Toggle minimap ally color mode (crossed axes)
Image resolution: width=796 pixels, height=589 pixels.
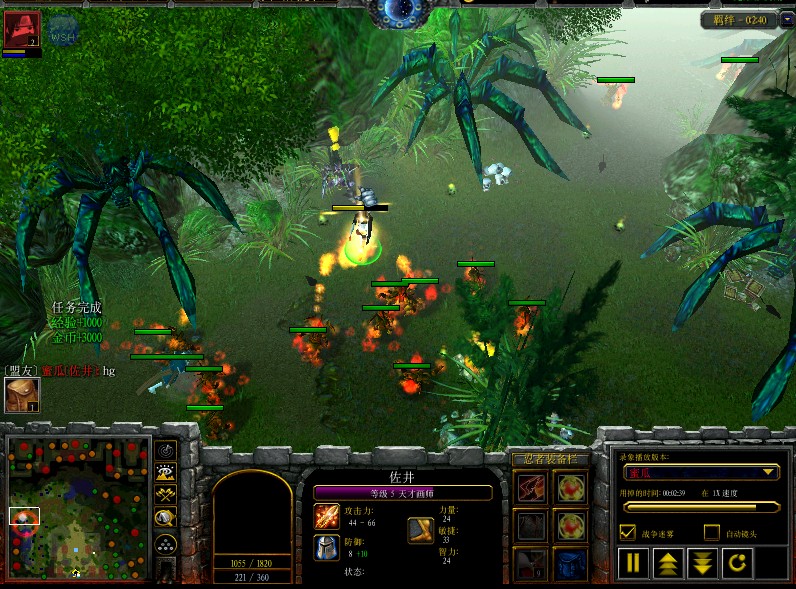166,495
